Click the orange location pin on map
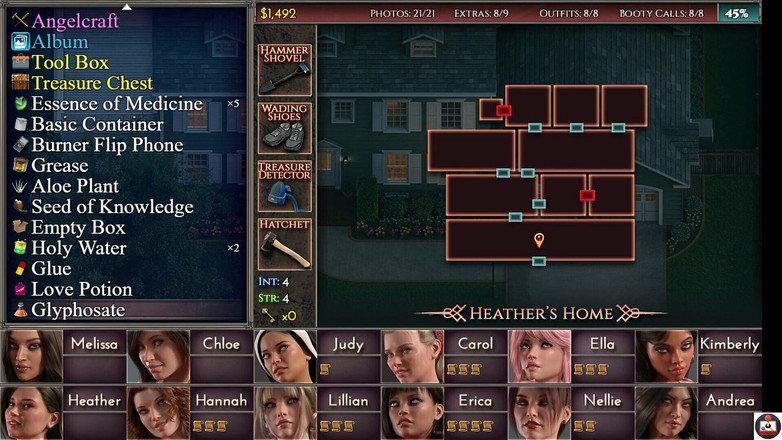Image resolution: width=782 pixels, height=440 pixels. pos(539,240)
